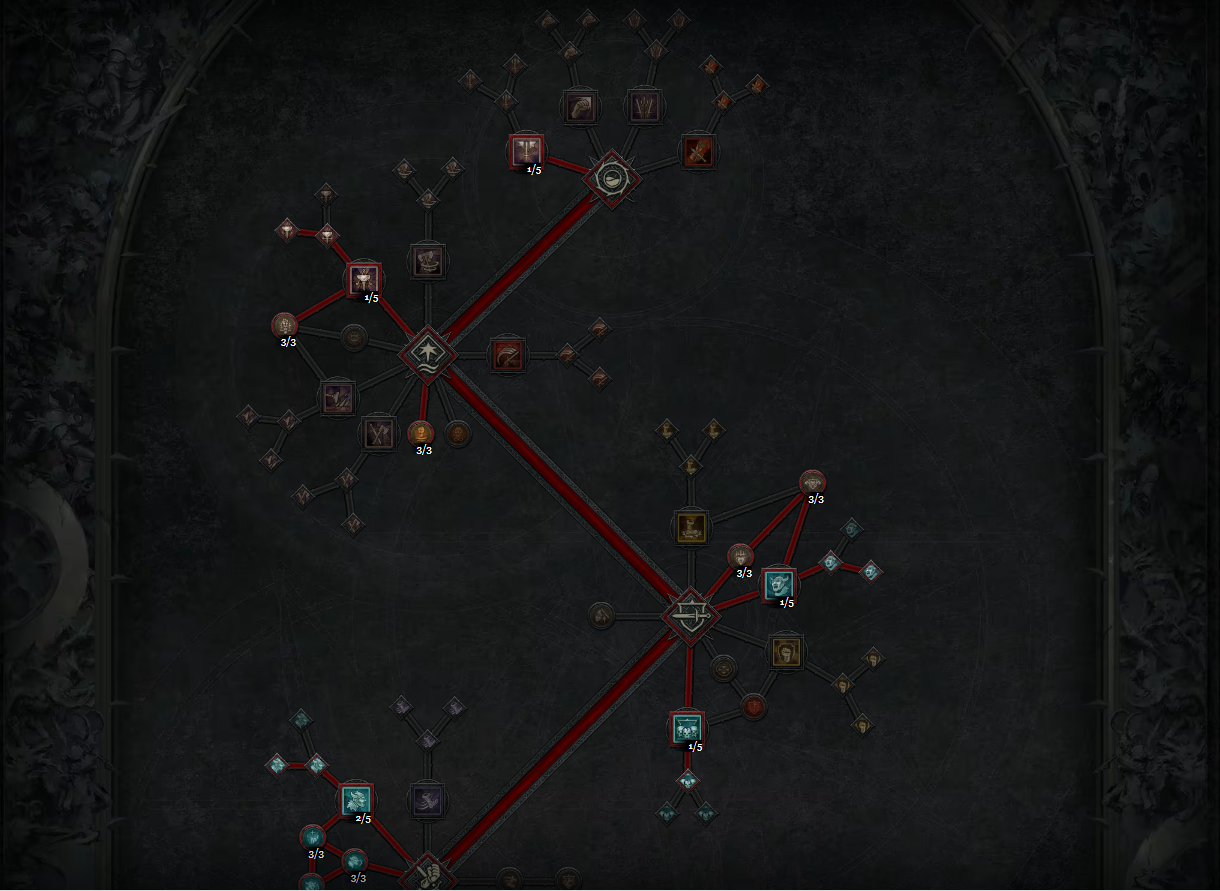Select the gold fist skill node
This screenshot has height=891, width=1220.
click(787, 652)
